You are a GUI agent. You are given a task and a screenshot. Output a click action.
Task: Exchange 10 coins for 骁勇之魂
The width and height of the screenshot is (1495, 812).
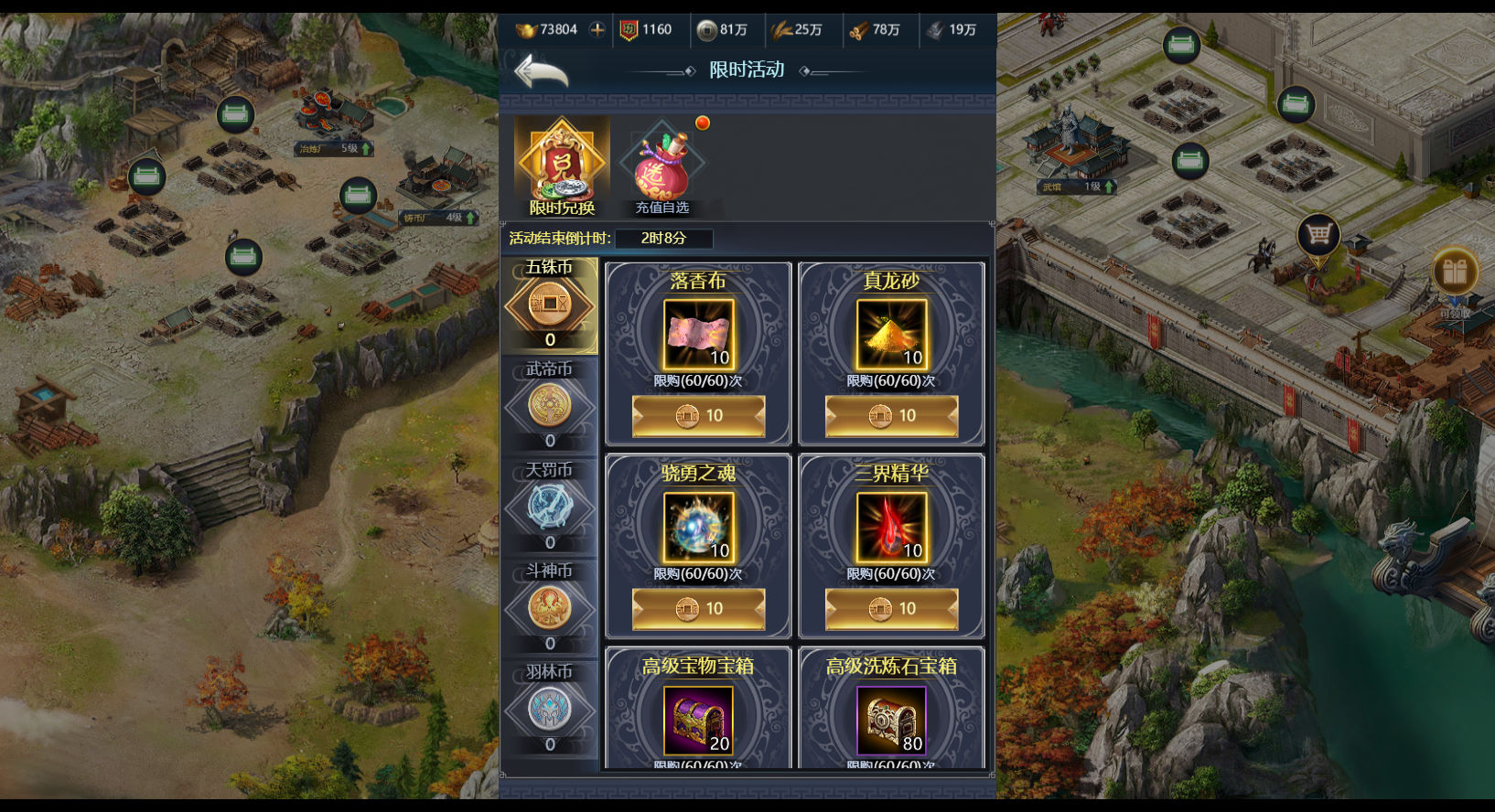click(698, 609)
